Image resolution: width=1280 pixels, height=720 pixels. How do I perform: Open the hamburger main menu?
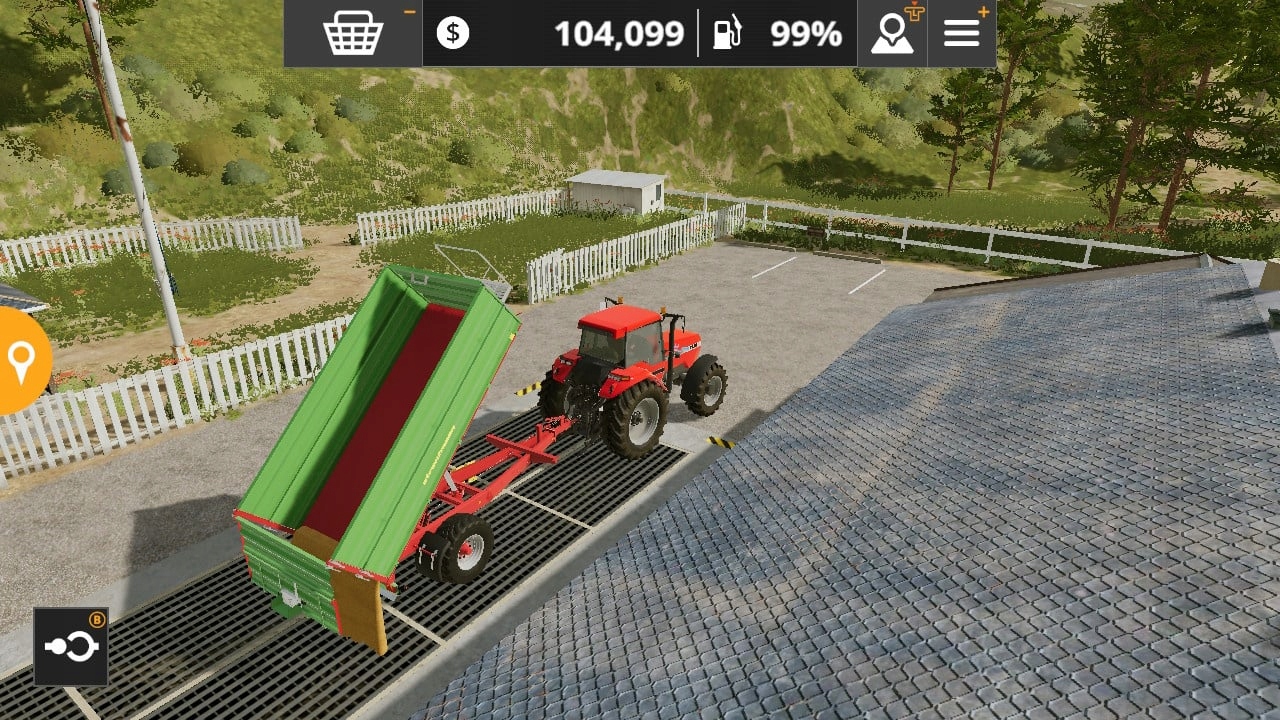point(962,33)
